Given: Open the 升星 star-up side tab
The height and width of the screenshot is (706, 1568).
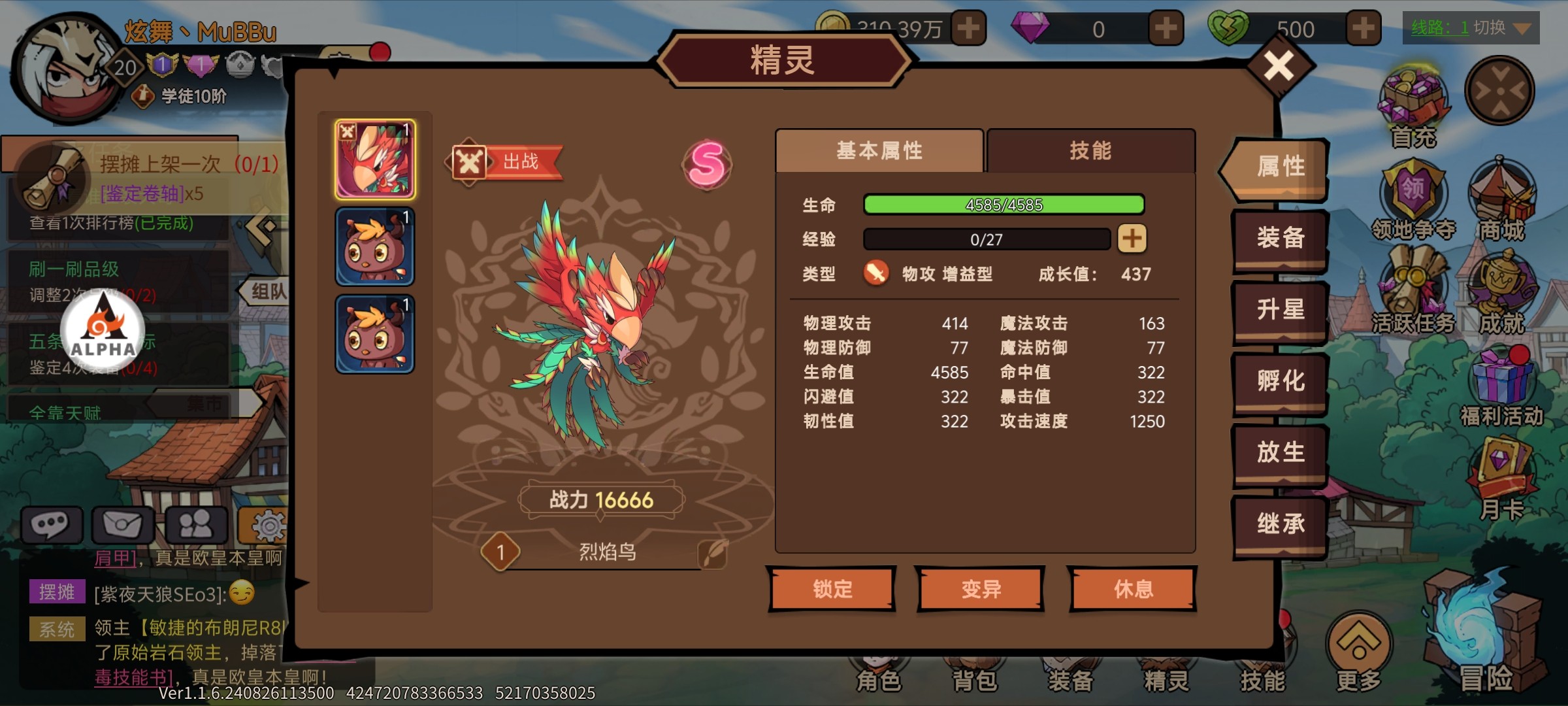Looking at the screenshot, I should pos(1280,309).
